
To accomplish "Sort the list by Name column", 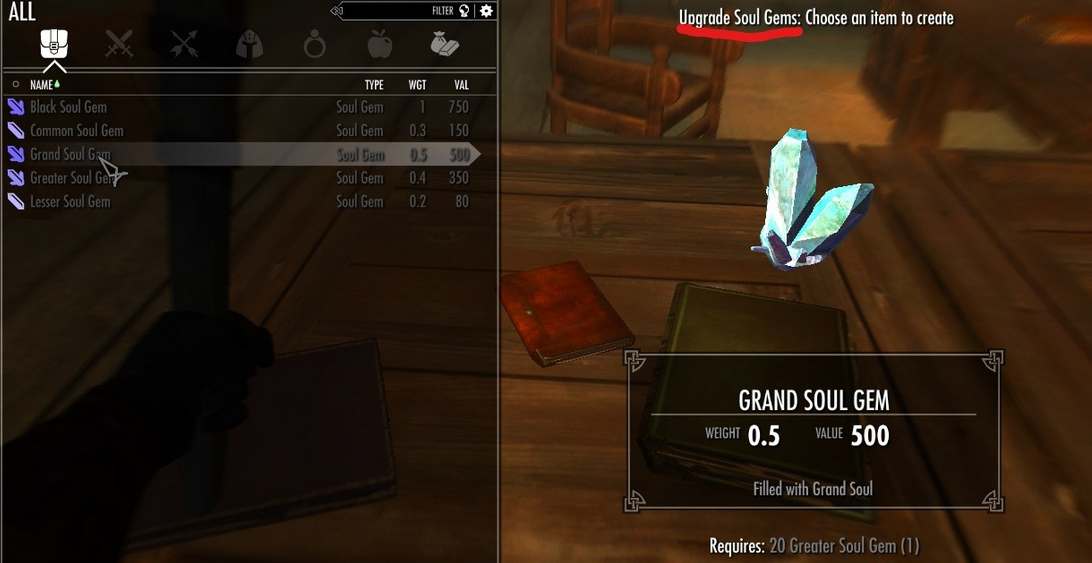I will pyautogui.click(x=41, y=85).
